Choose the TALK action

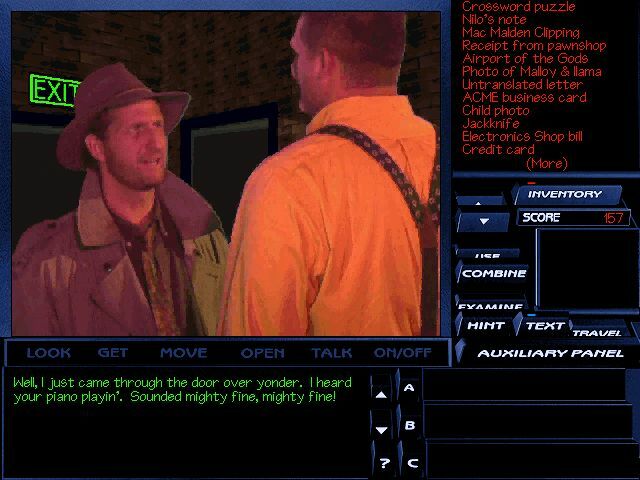331,353
